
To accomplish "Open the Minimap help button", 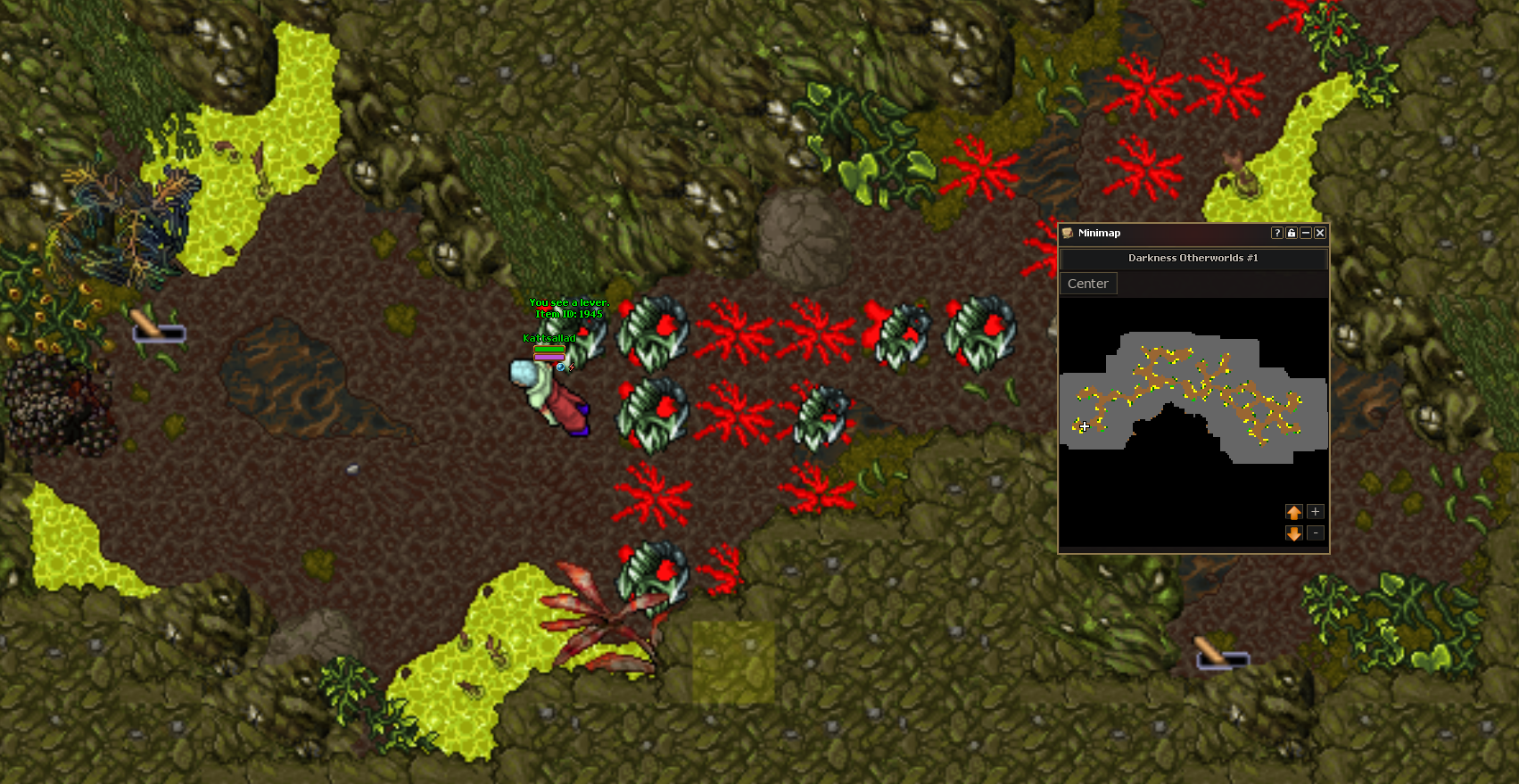I will pyautogui.click(x=1277, y=233).
